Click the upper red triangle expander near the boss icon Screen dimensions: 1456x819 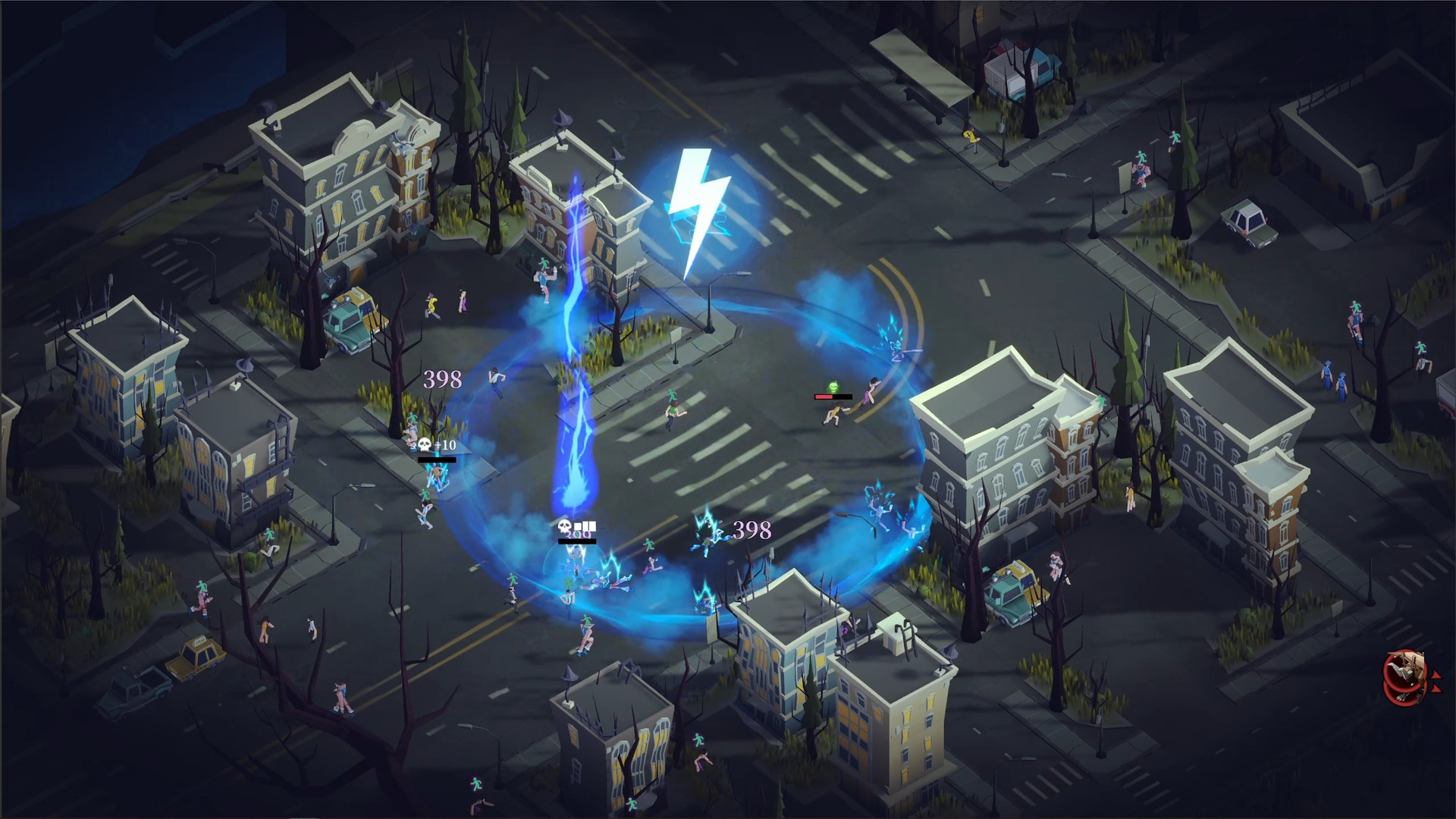pyautogui.click(x=1437, y=674)
